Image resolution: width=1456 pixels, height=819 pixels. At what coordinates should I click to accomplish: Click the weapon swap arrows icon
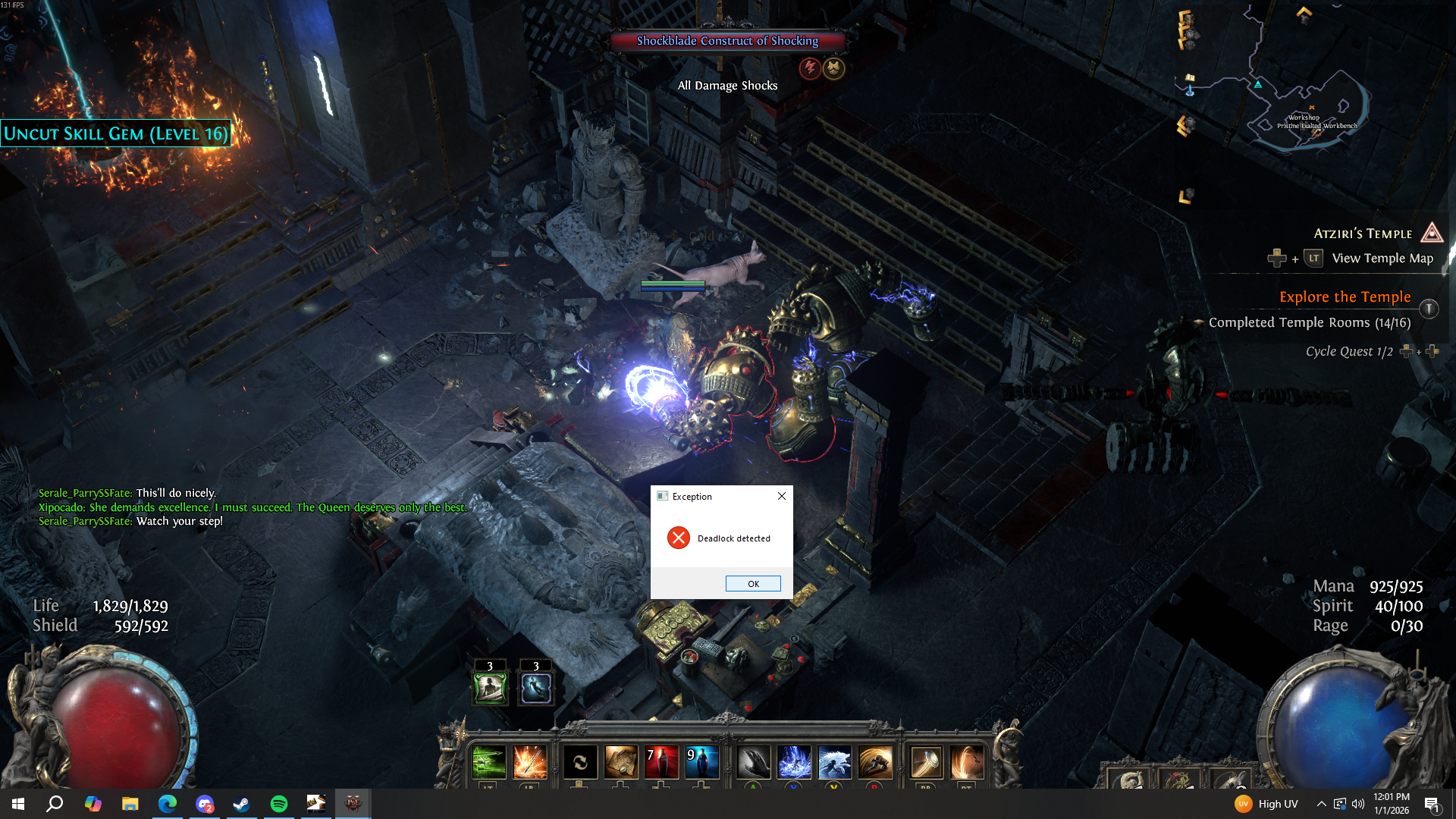pos(580,761)
